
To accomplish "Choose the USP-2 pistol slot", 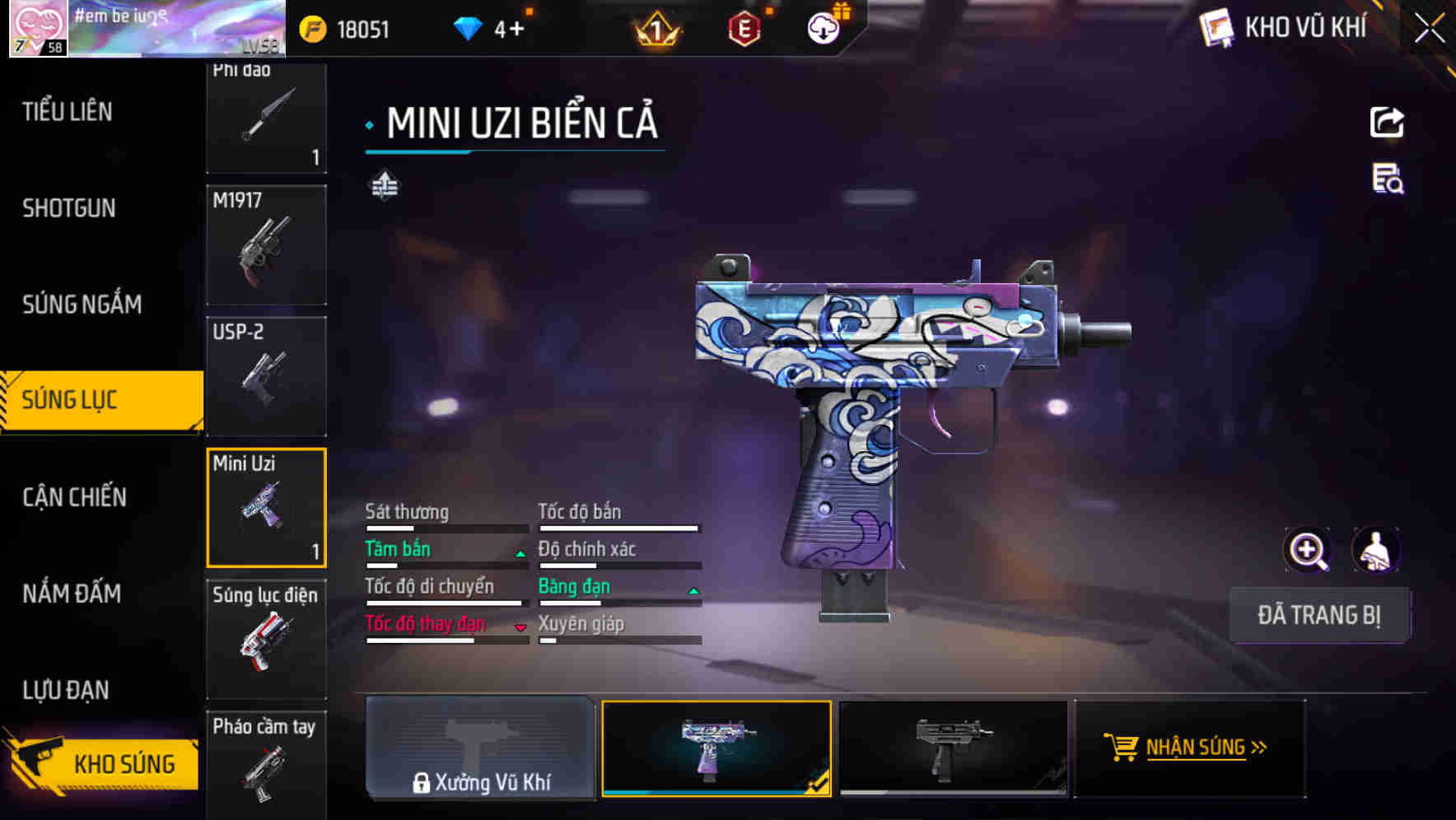I will (x=266, y=376).
